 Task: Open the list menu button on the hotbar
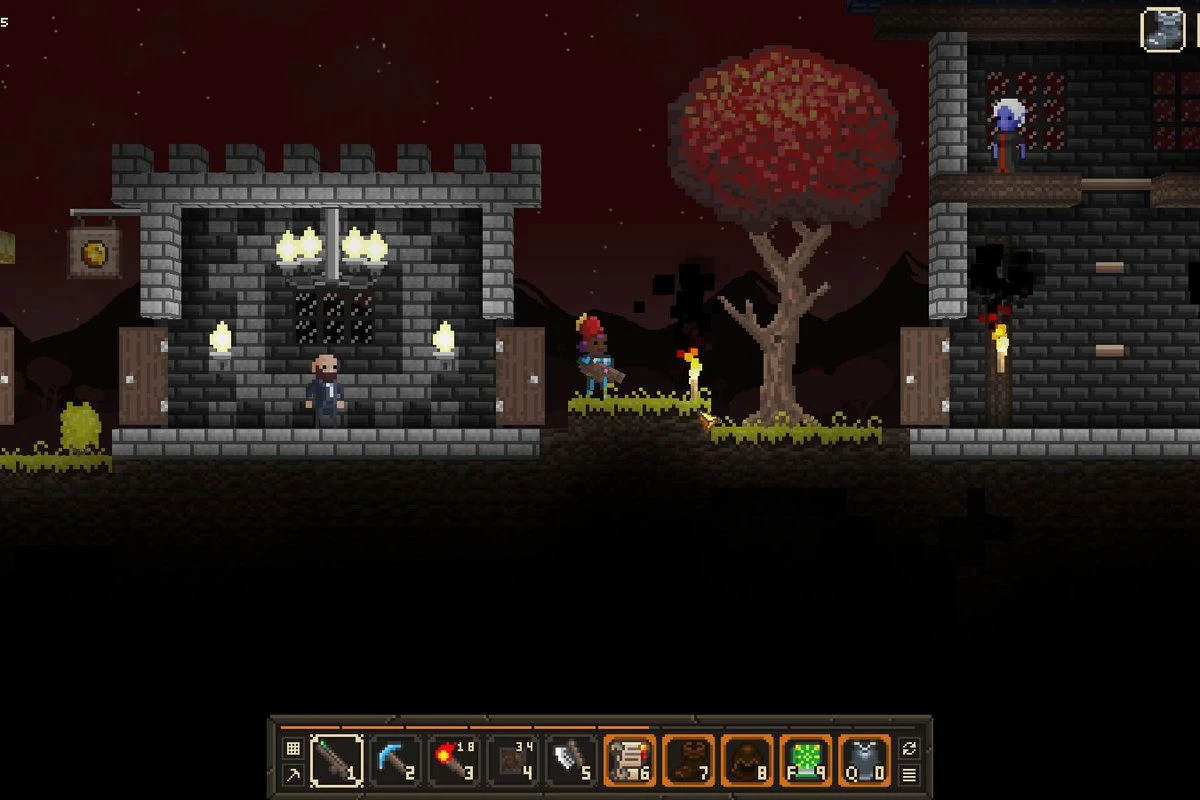tap(909, 774)
